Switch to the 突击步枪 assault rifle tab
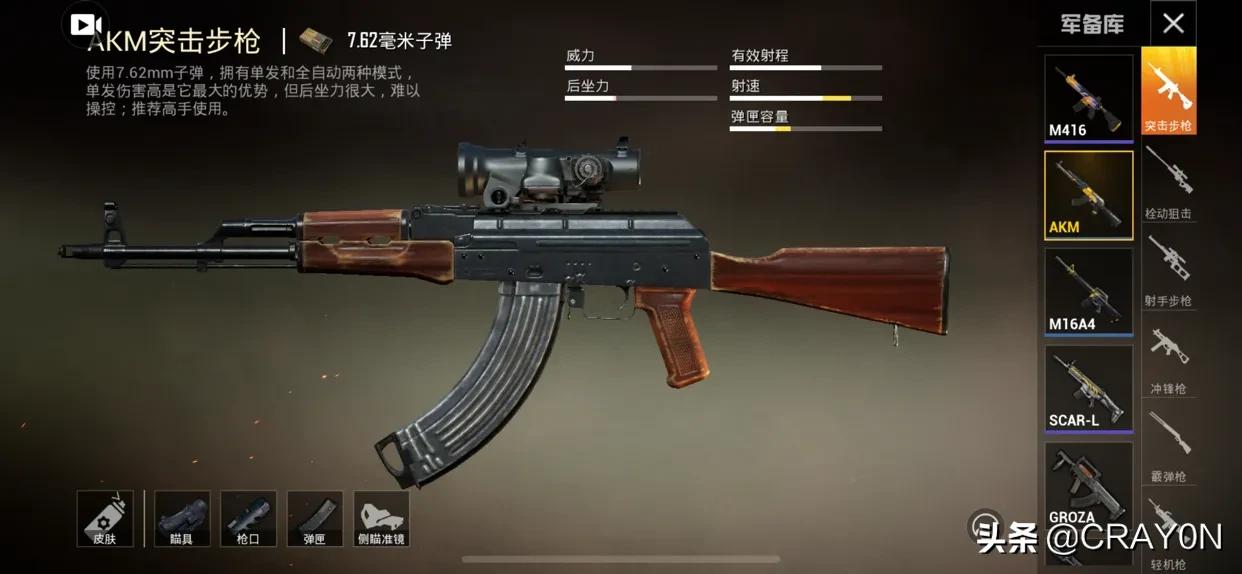 pyautogui.click(x=1168, y=92)
